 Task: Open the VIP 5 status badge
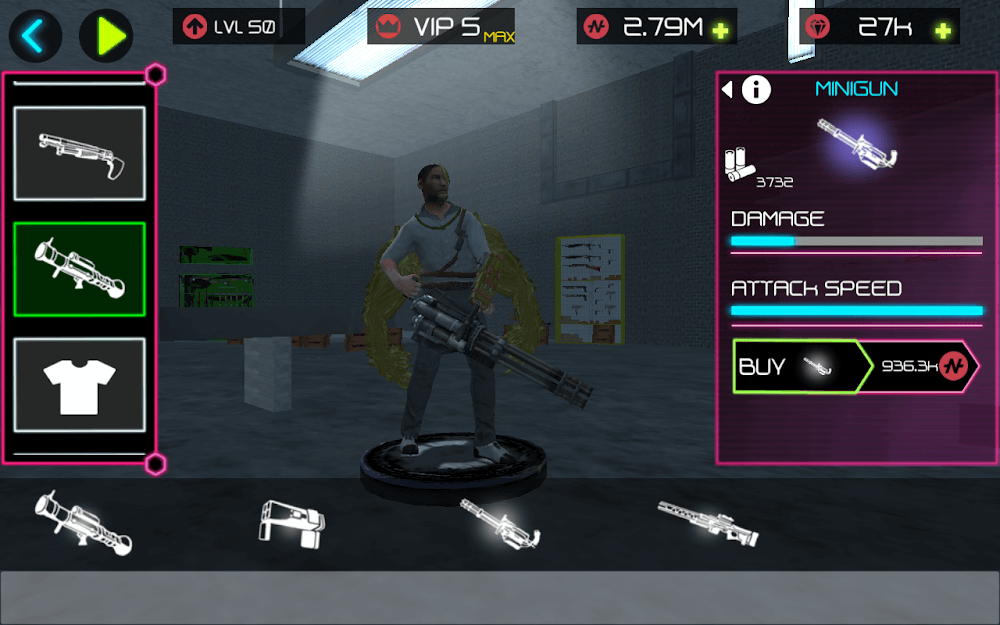pyautogui.click(x=441, y=27)
